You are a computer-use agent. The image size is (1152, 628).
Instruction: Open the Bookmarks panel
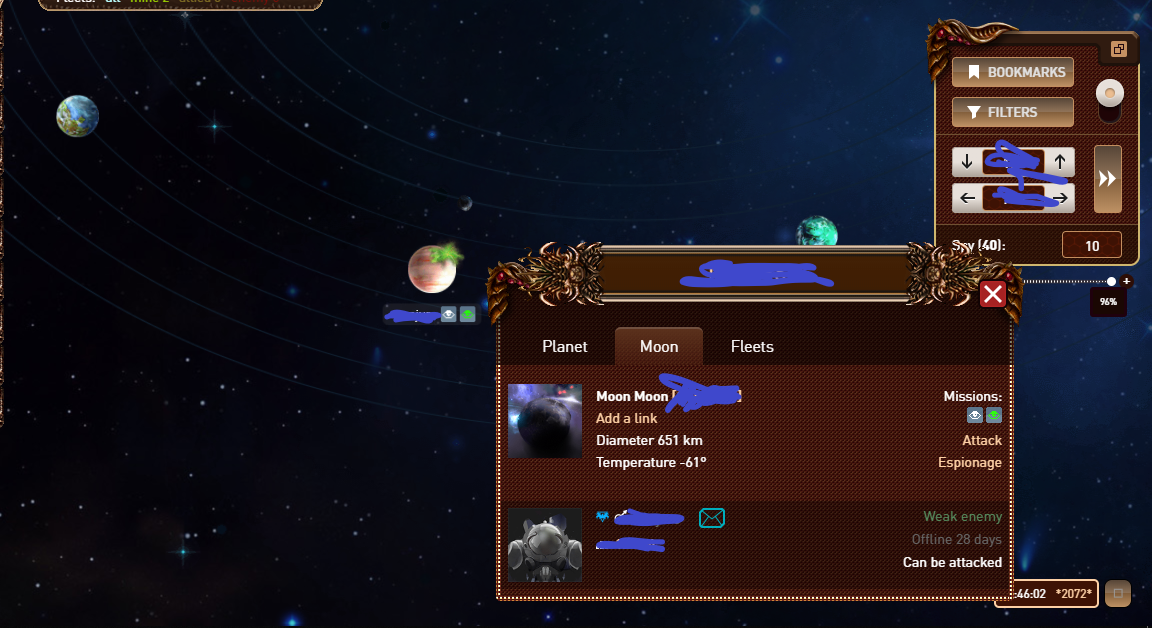click(x=1012, y=72)
